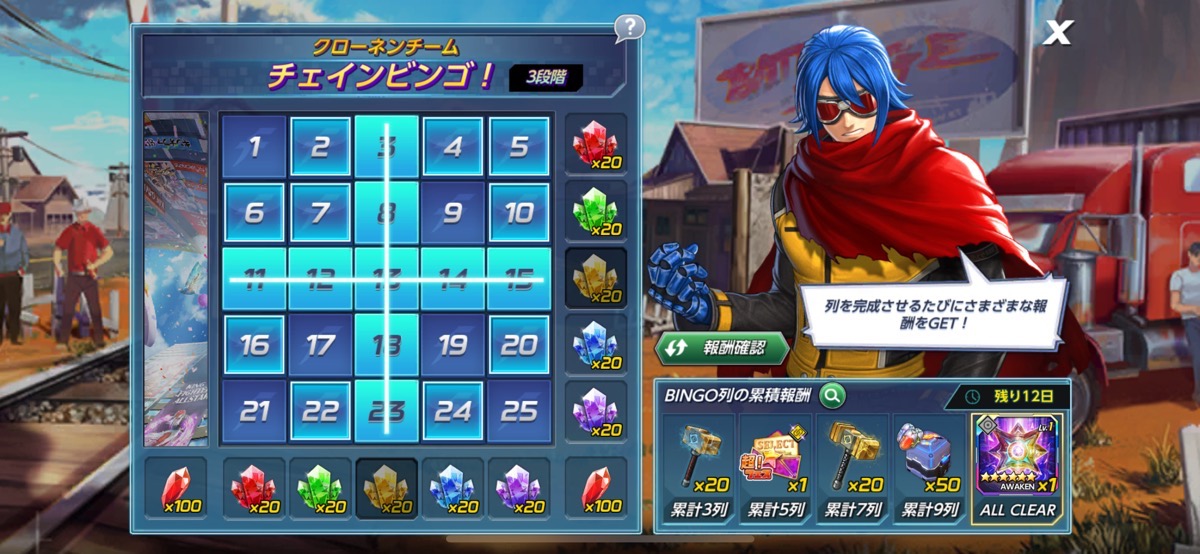Screen dimensions: 1200x554
Task: Pick bingo tile number 19
Action: tap(453, 345)
